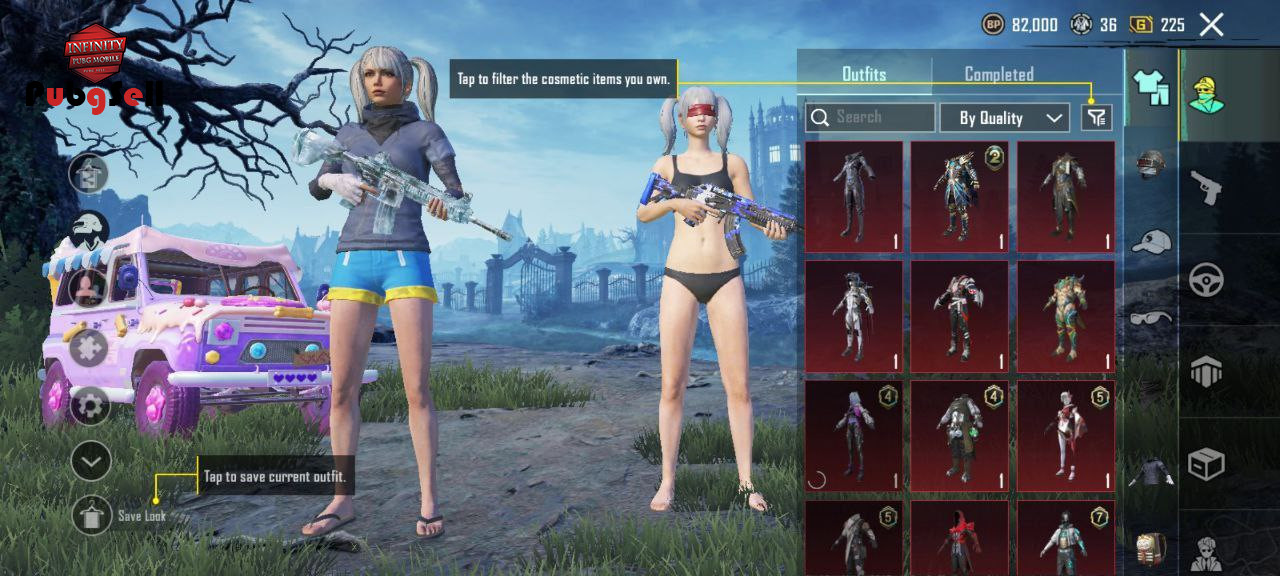Select the glasses subcategory icon
The width and height of the screenshot is (1280, 576).
click(x=1151, y=318)
